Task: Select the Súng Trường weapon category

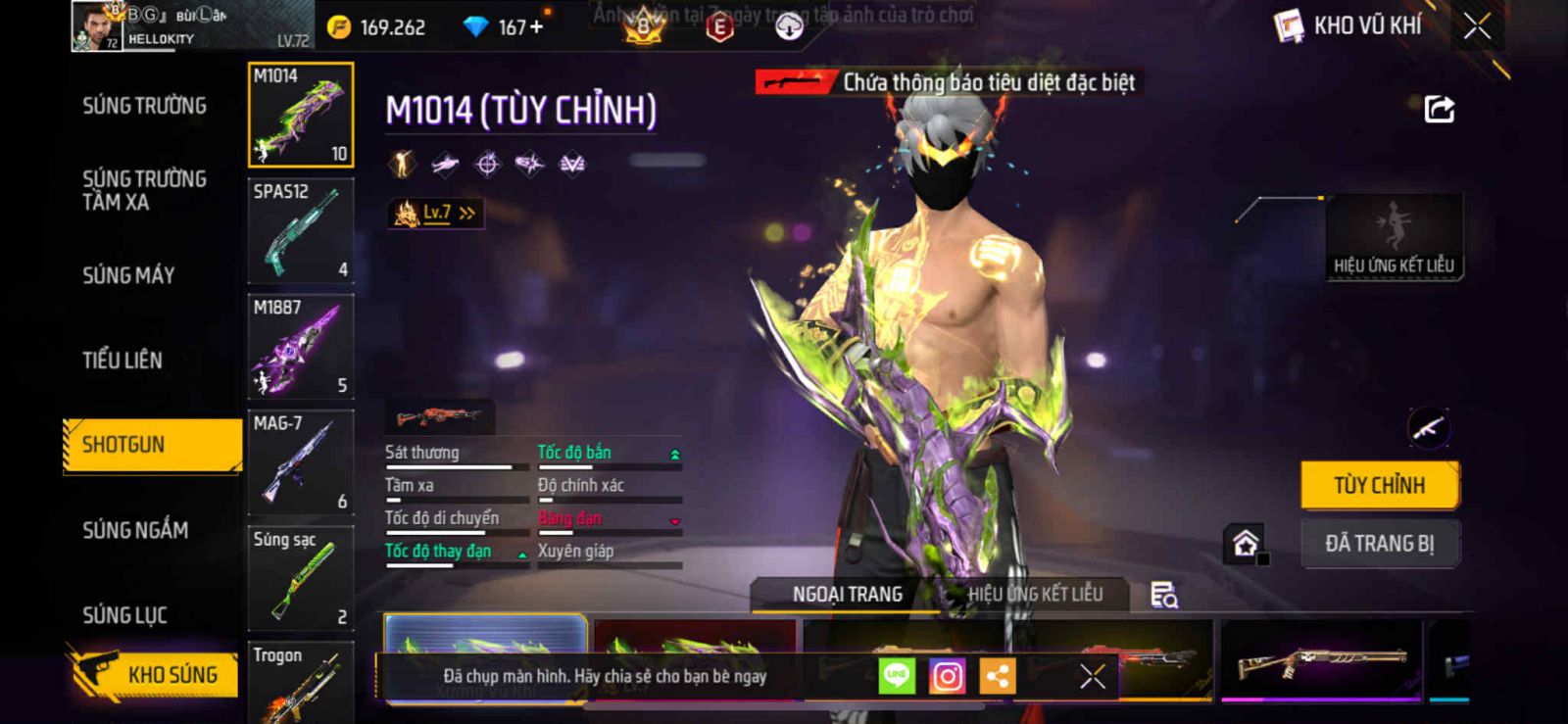Action: click(x=144, y=106)
